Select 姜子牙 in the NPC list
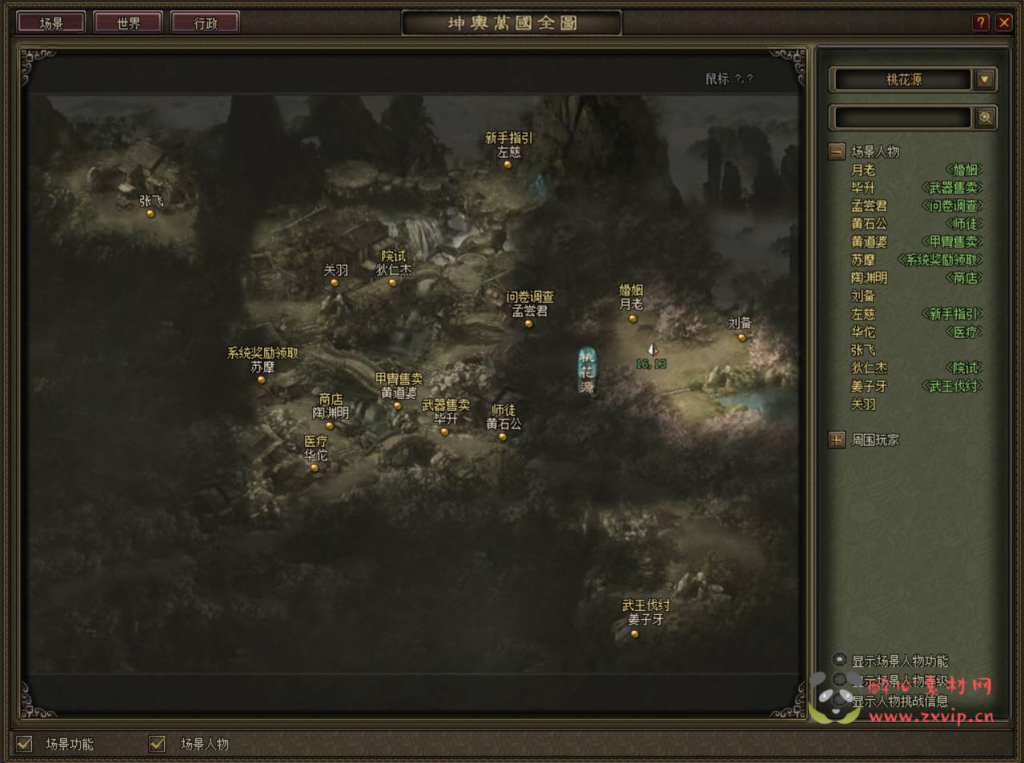 pos(869,386)
